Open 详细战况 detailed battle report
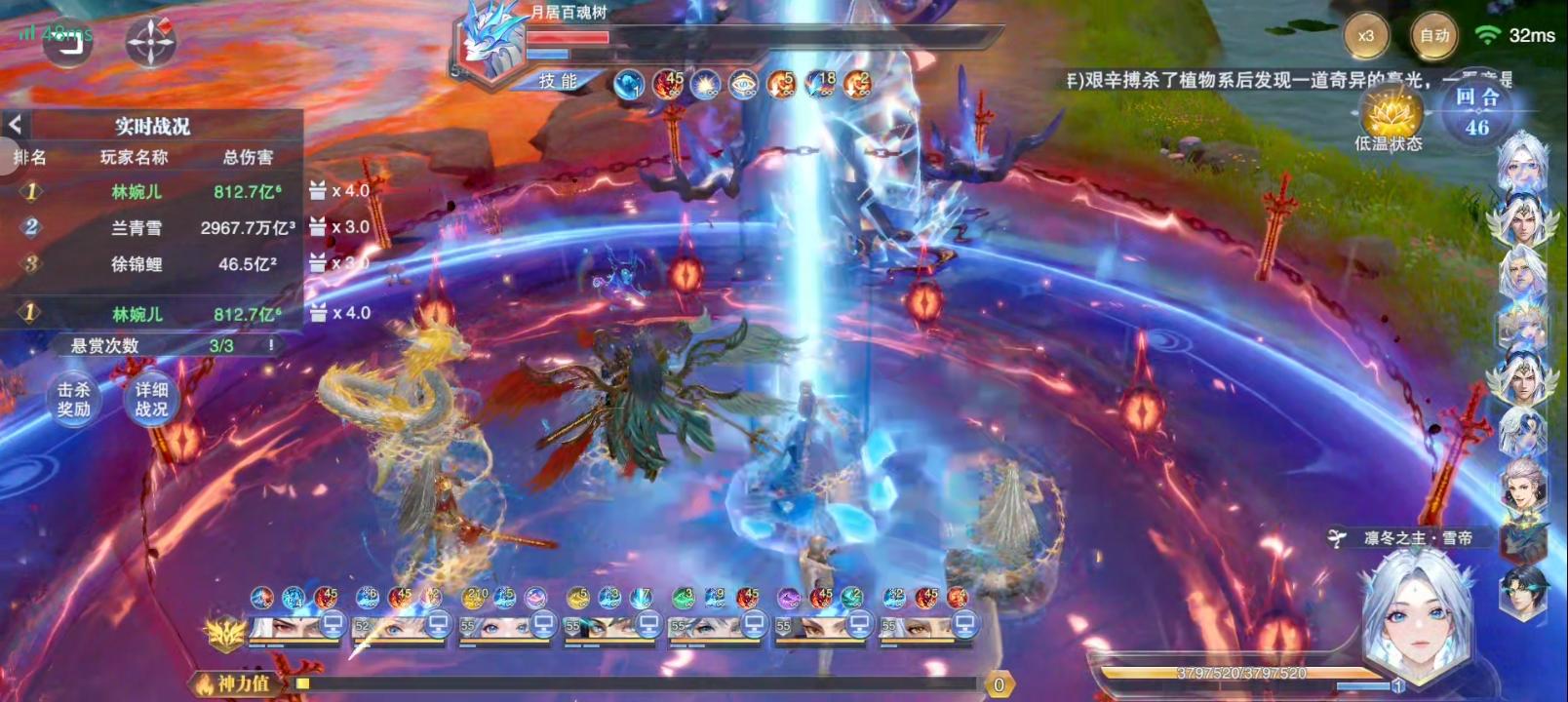The height and width of the screenshot is (702, 1568). 154,400
